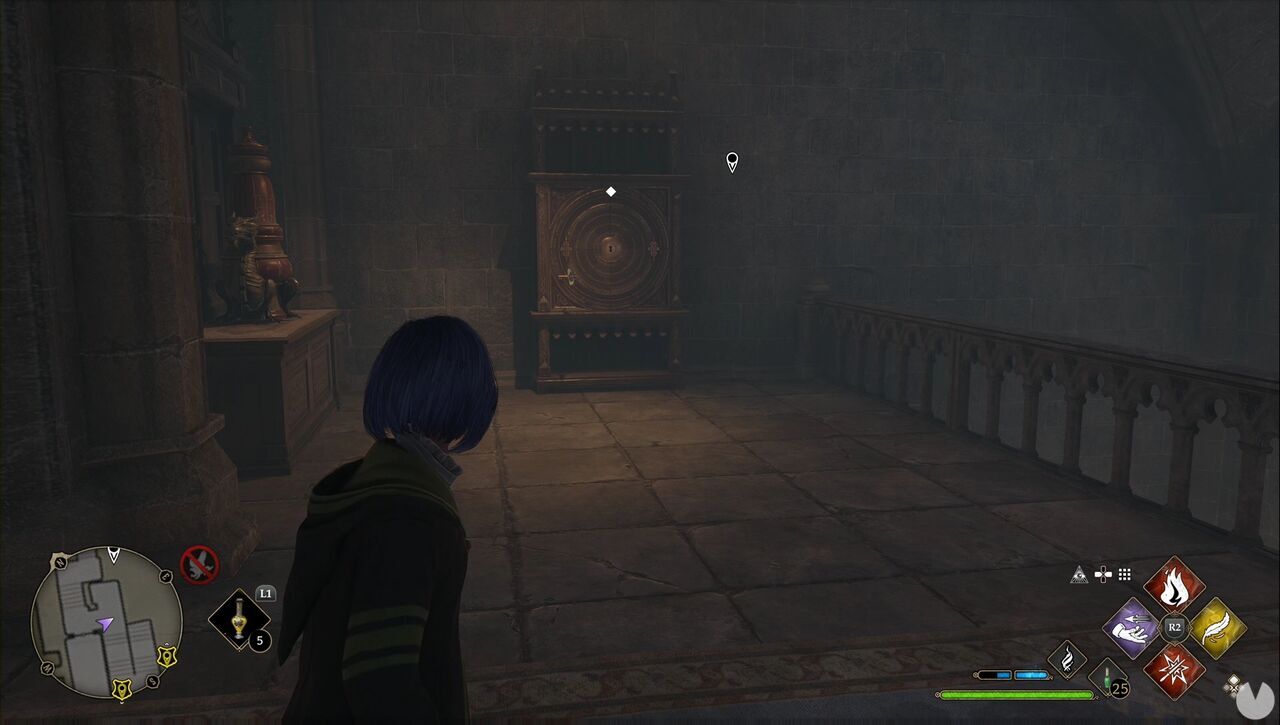Click the floating white location pin marker
Screen dimensions: 1280x725
click(731, 161)
